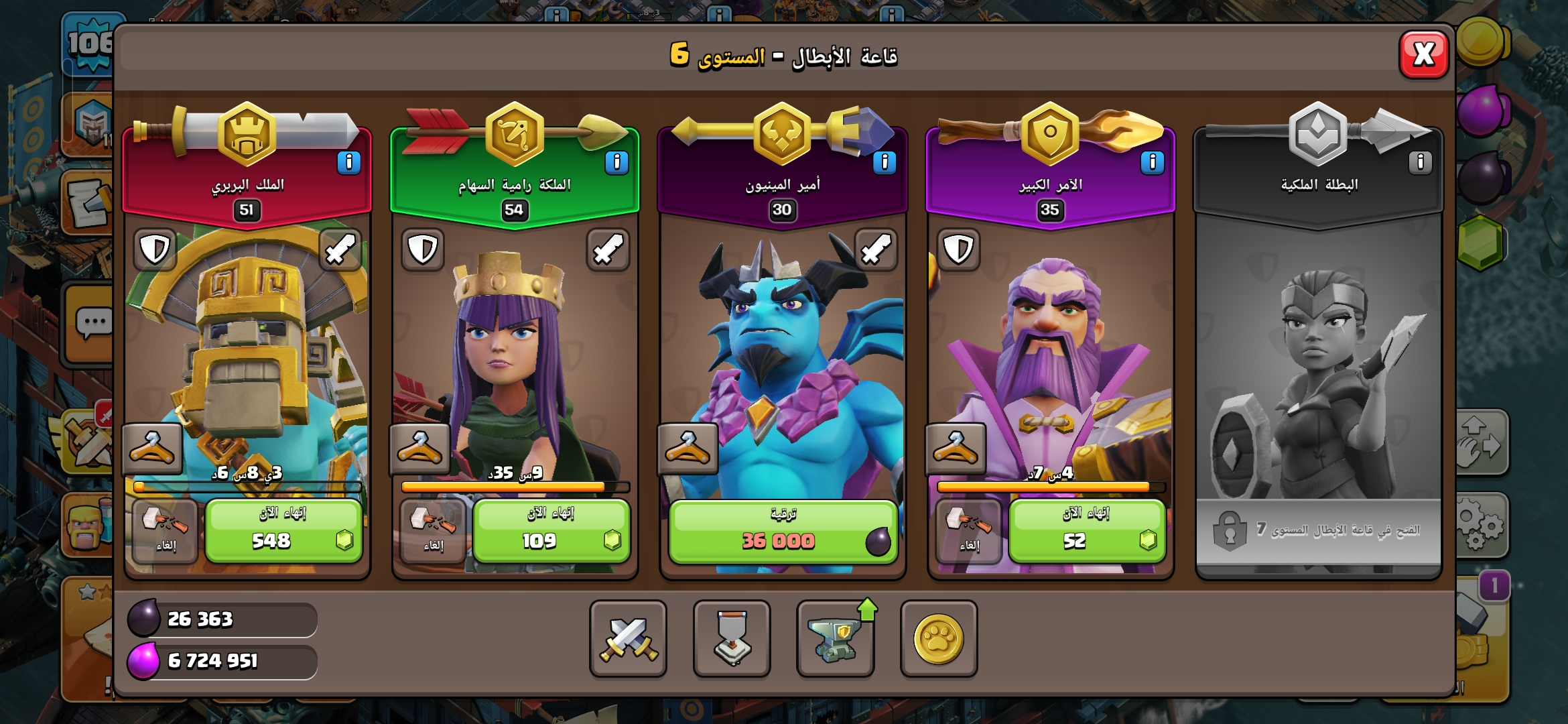Show Royal Champion info
The width and height of the screenshot is (1568, 724).
1420,162
